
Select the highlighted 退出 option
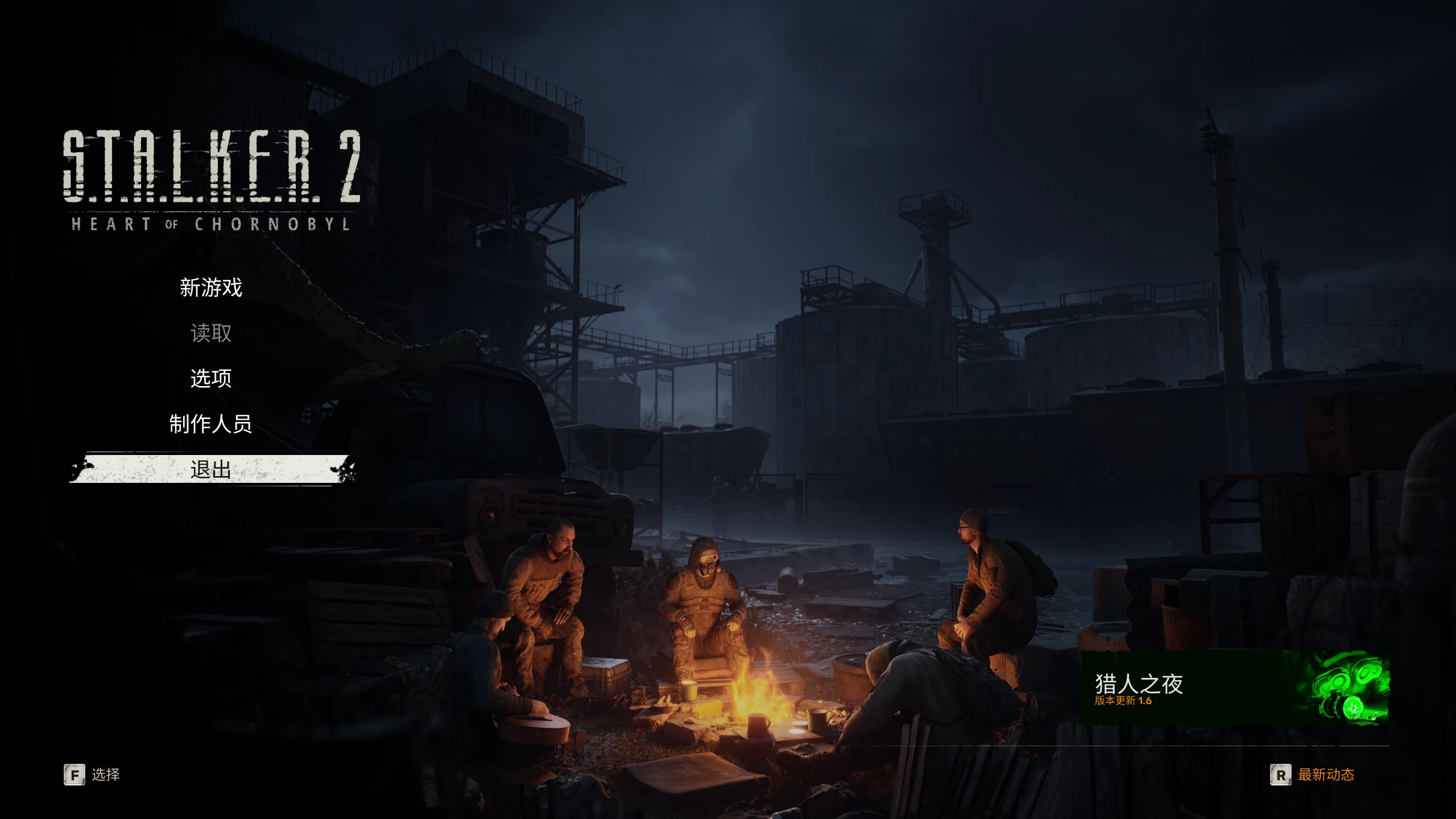(210, 470)
